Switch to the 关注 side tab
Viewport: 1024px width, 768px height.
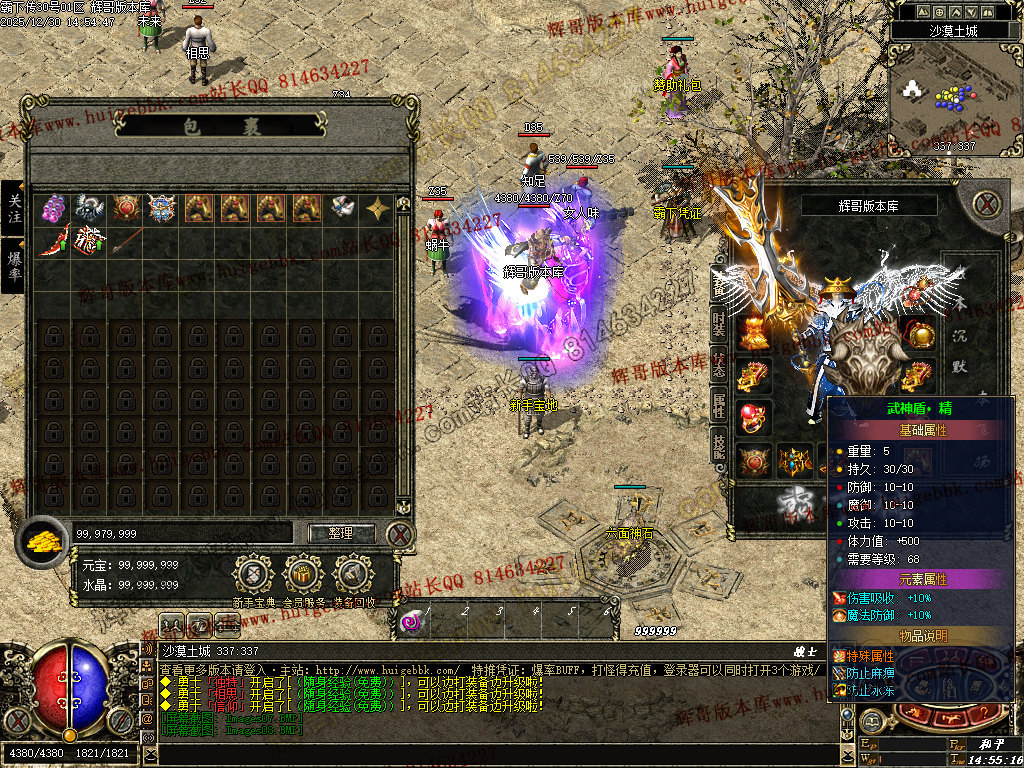14,209
